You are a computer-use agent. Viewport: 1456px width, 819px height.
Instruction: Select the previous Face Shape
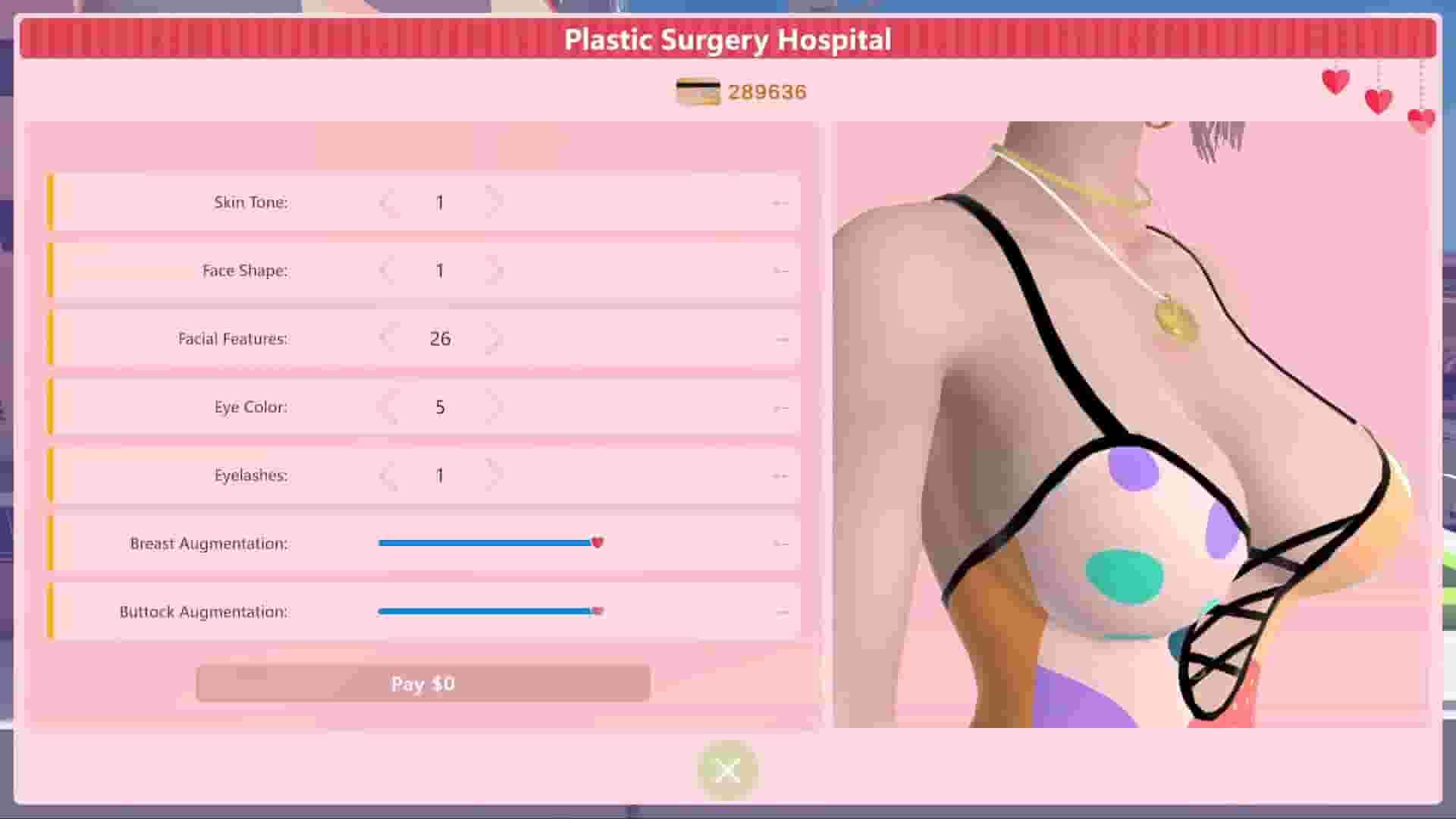click(388, 270)
